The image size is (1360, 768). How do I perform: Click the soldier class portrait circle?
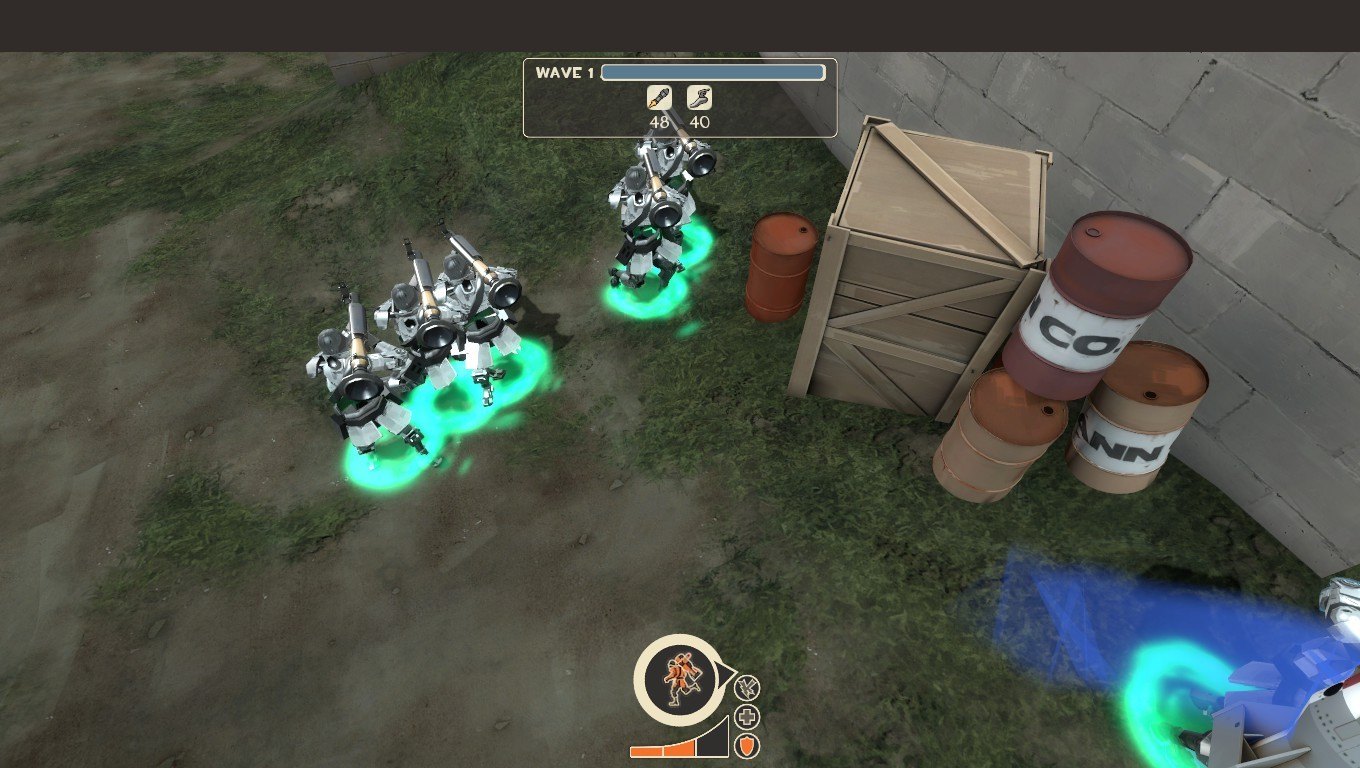677,678
